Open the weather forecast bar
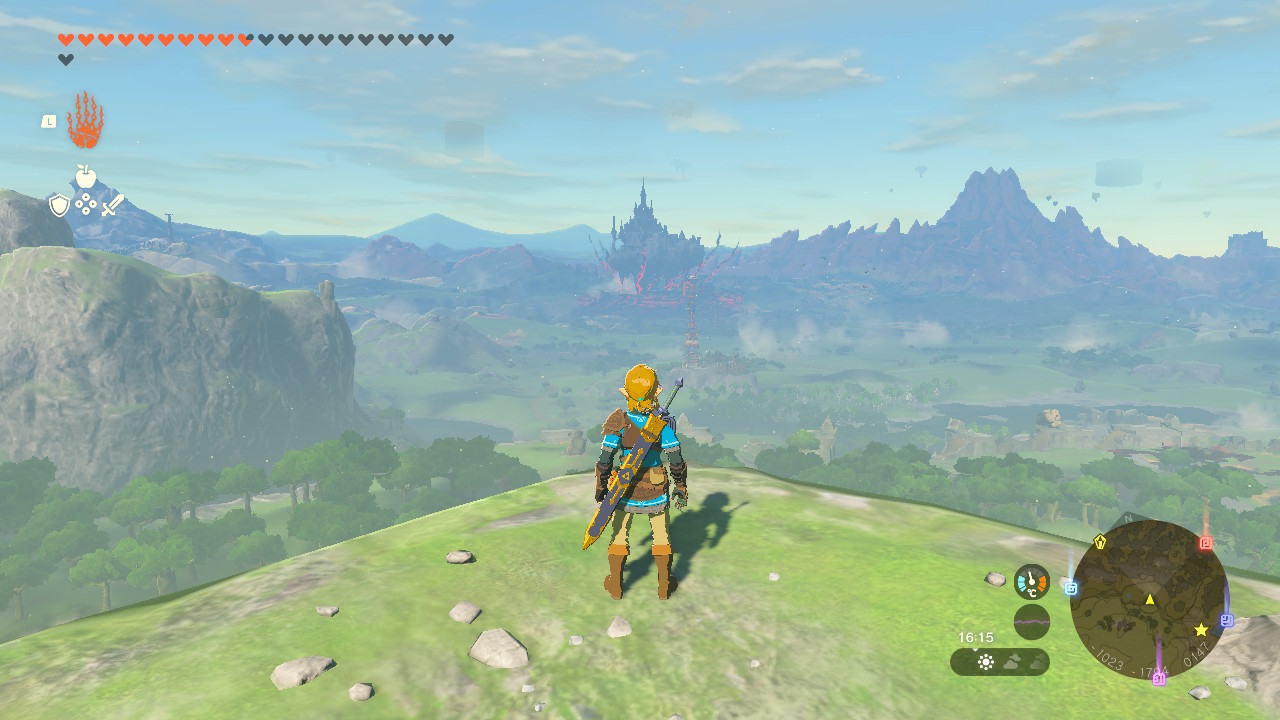The image size is (1280, 720). tap(1000, 662)
